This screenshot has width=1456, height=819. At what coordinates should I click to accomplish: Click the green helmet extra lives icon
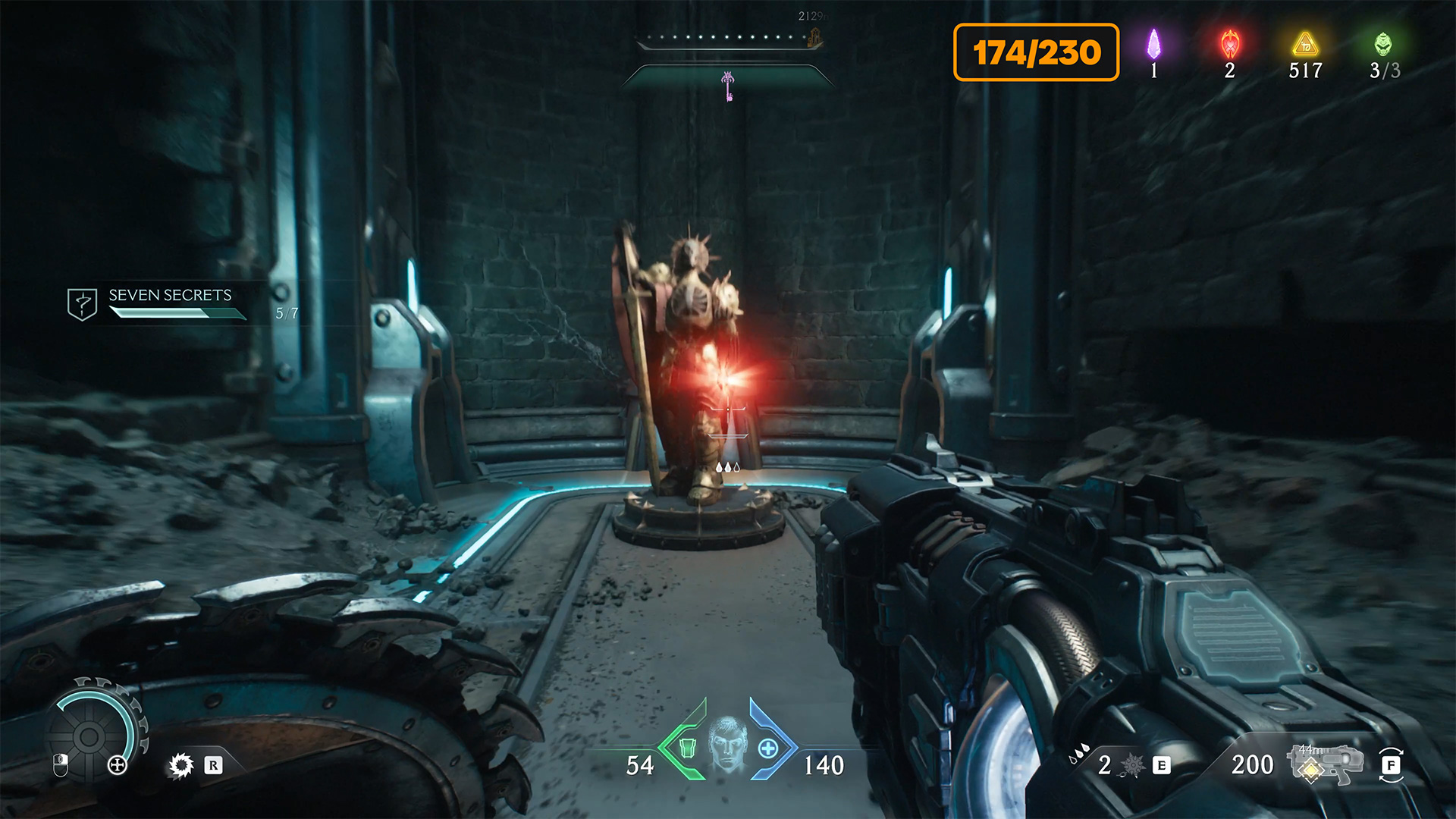point(1383,44)
